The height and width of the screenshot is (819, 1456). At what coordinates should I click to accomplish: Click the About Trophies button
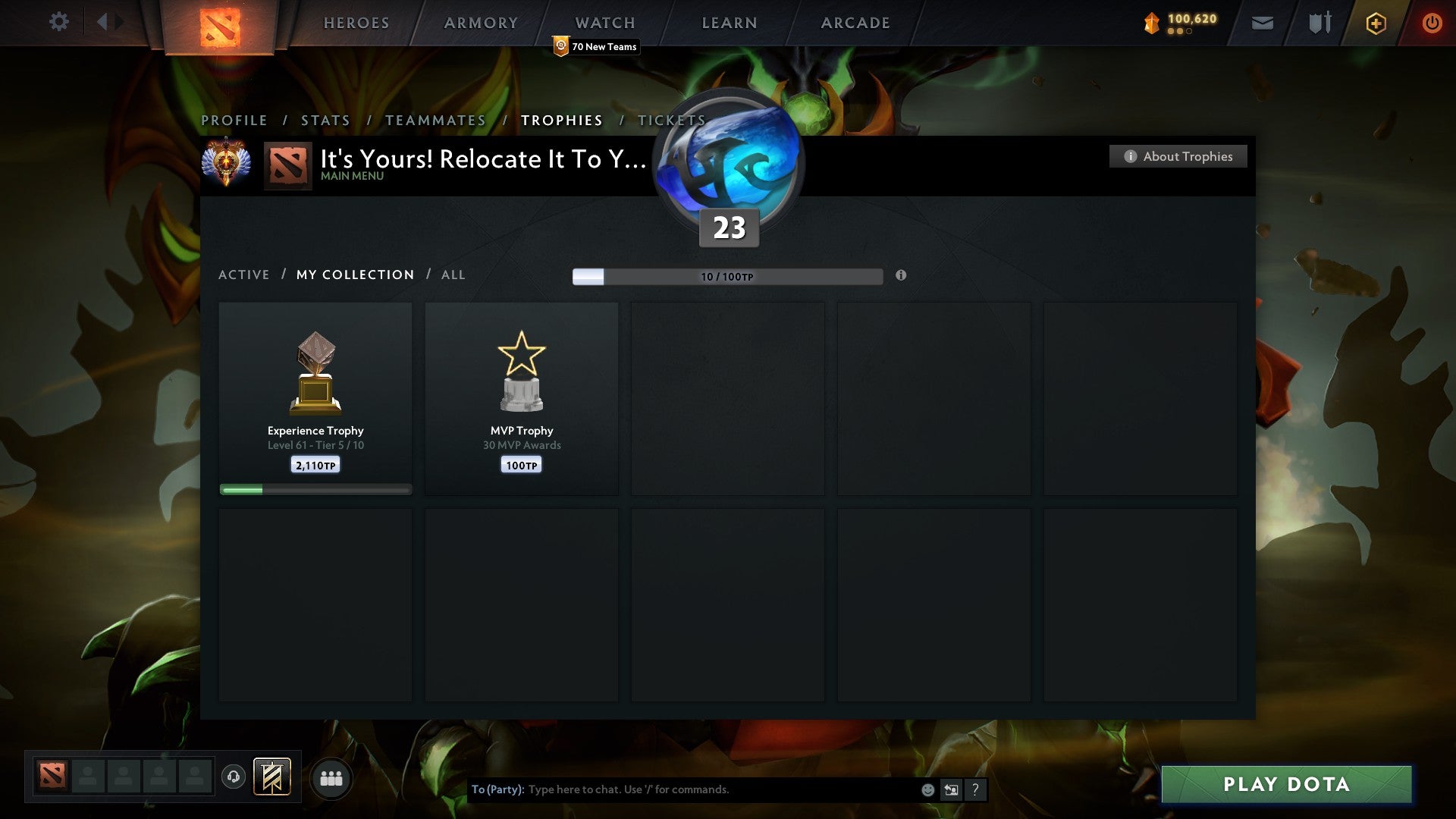tap(1178, 156)
